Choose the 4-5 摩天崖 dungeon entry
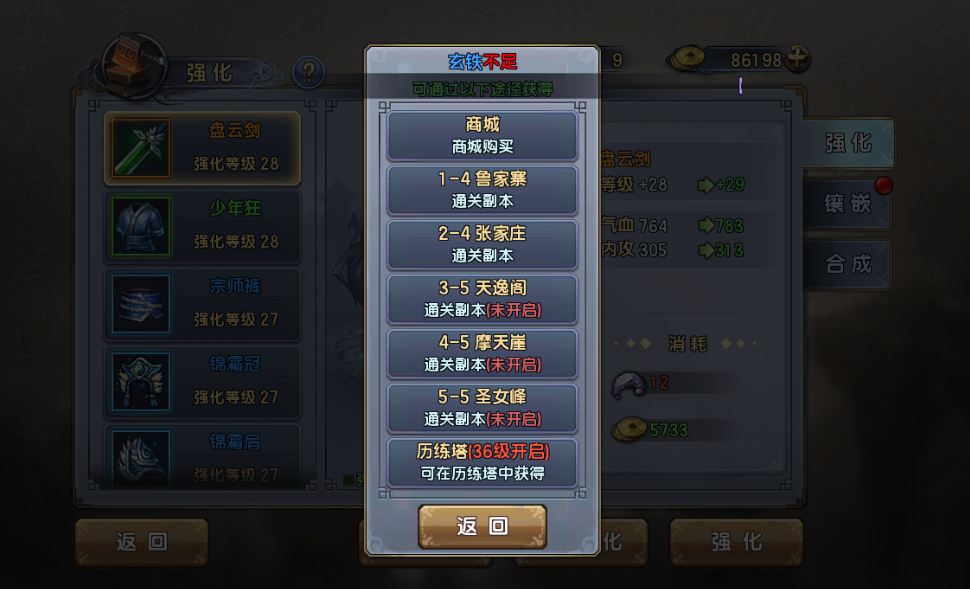This screenshot has height=589, width=970. click(482, 353)
